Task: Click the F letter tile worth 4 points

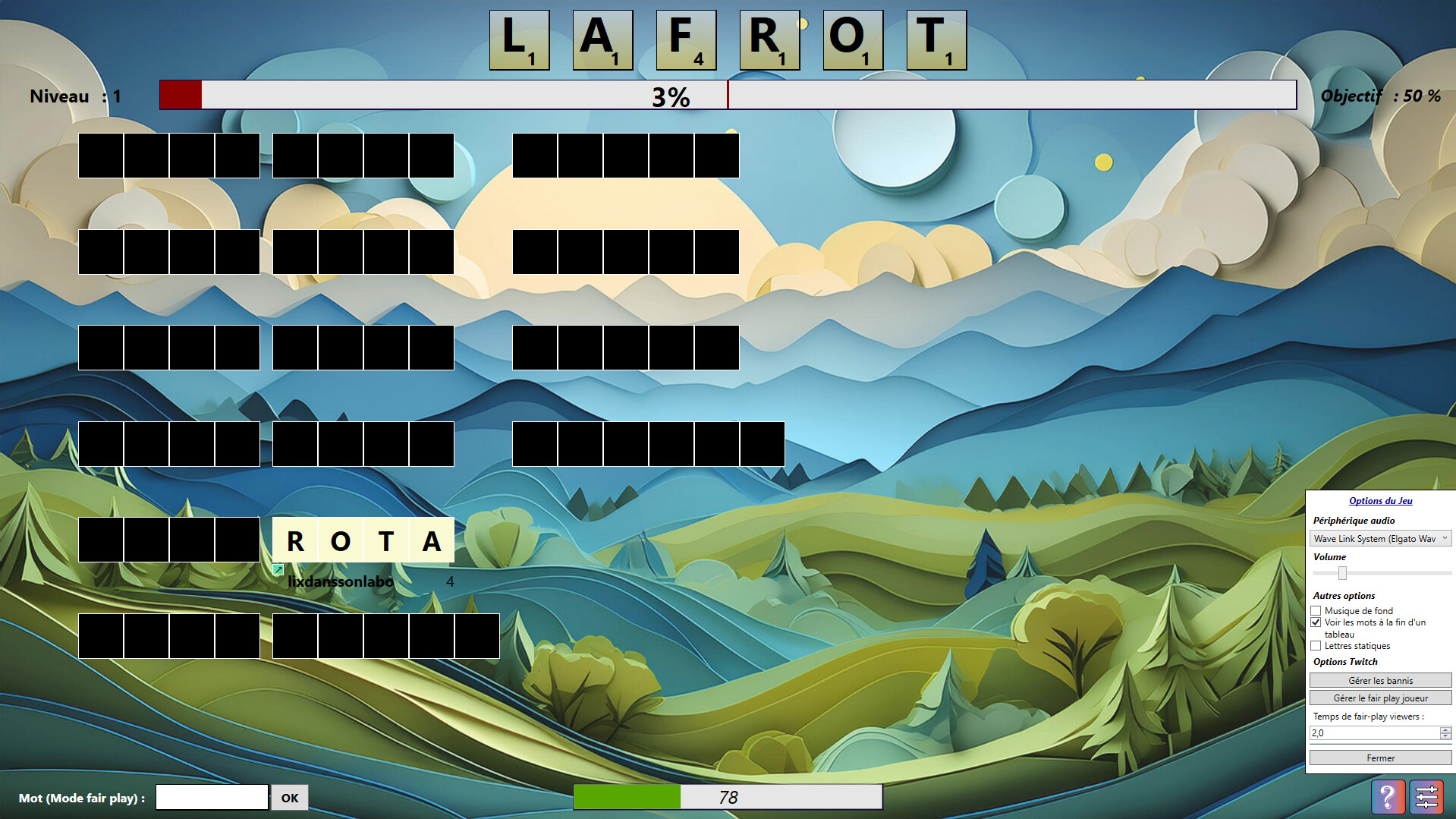Action: (x=687, y=40)
